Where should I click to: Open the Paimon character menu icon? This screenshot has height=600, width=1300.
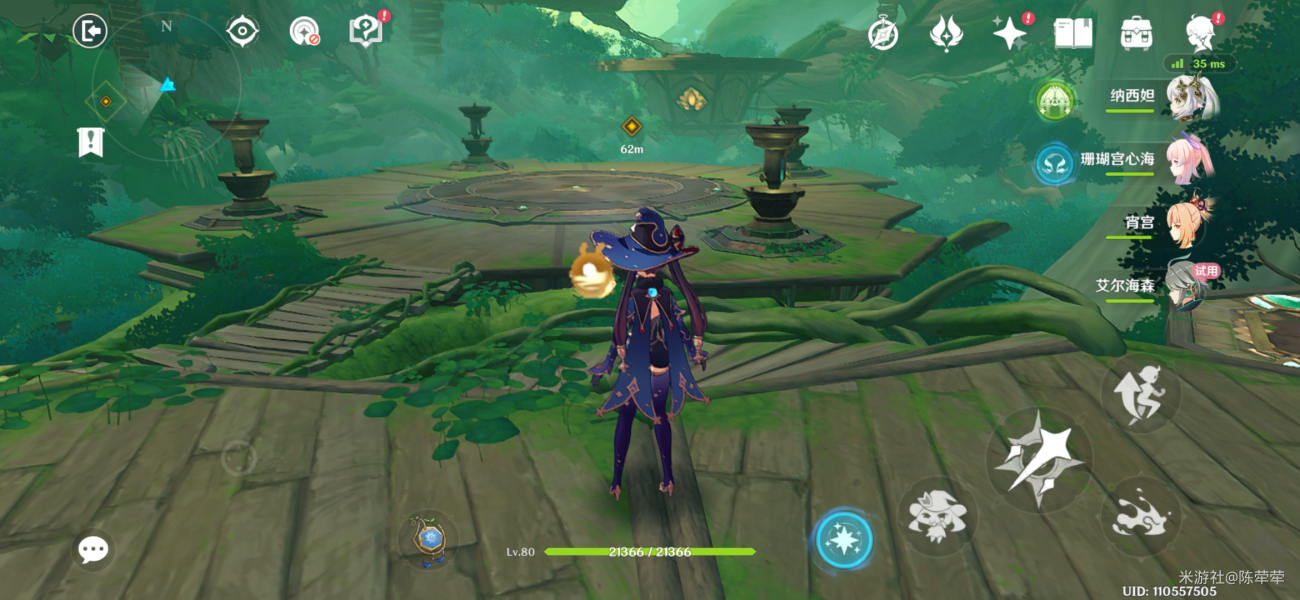(x=1200, y=34)
